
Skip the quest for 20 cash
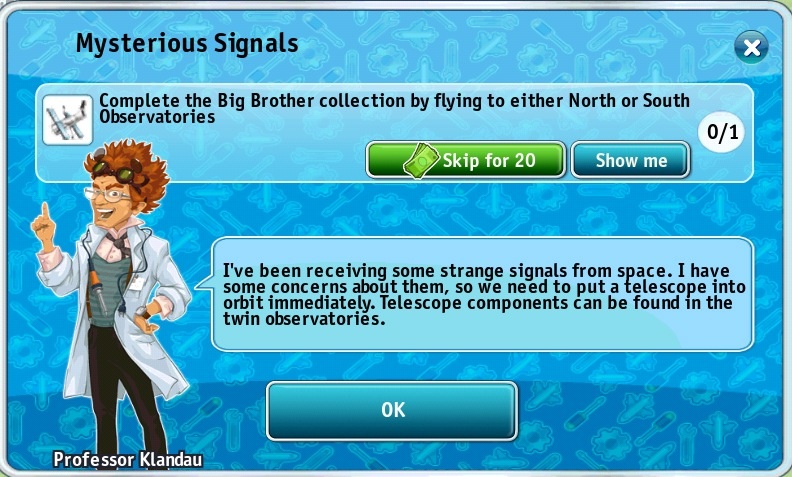coord(466,160)
